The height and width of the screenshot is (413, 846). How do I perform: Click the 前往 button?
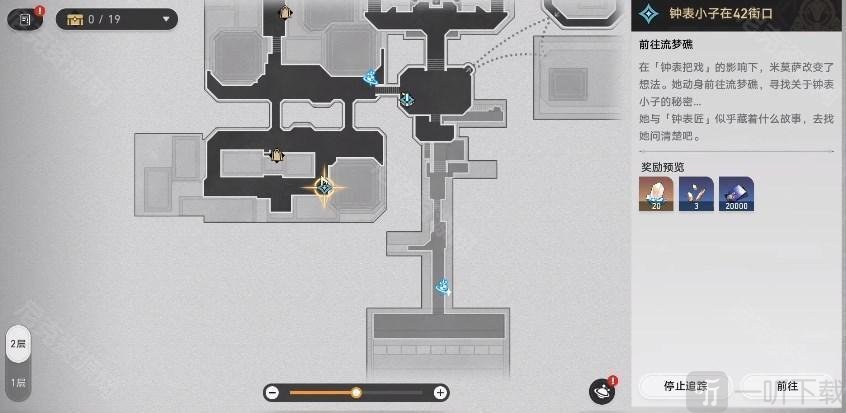[785, 385]
